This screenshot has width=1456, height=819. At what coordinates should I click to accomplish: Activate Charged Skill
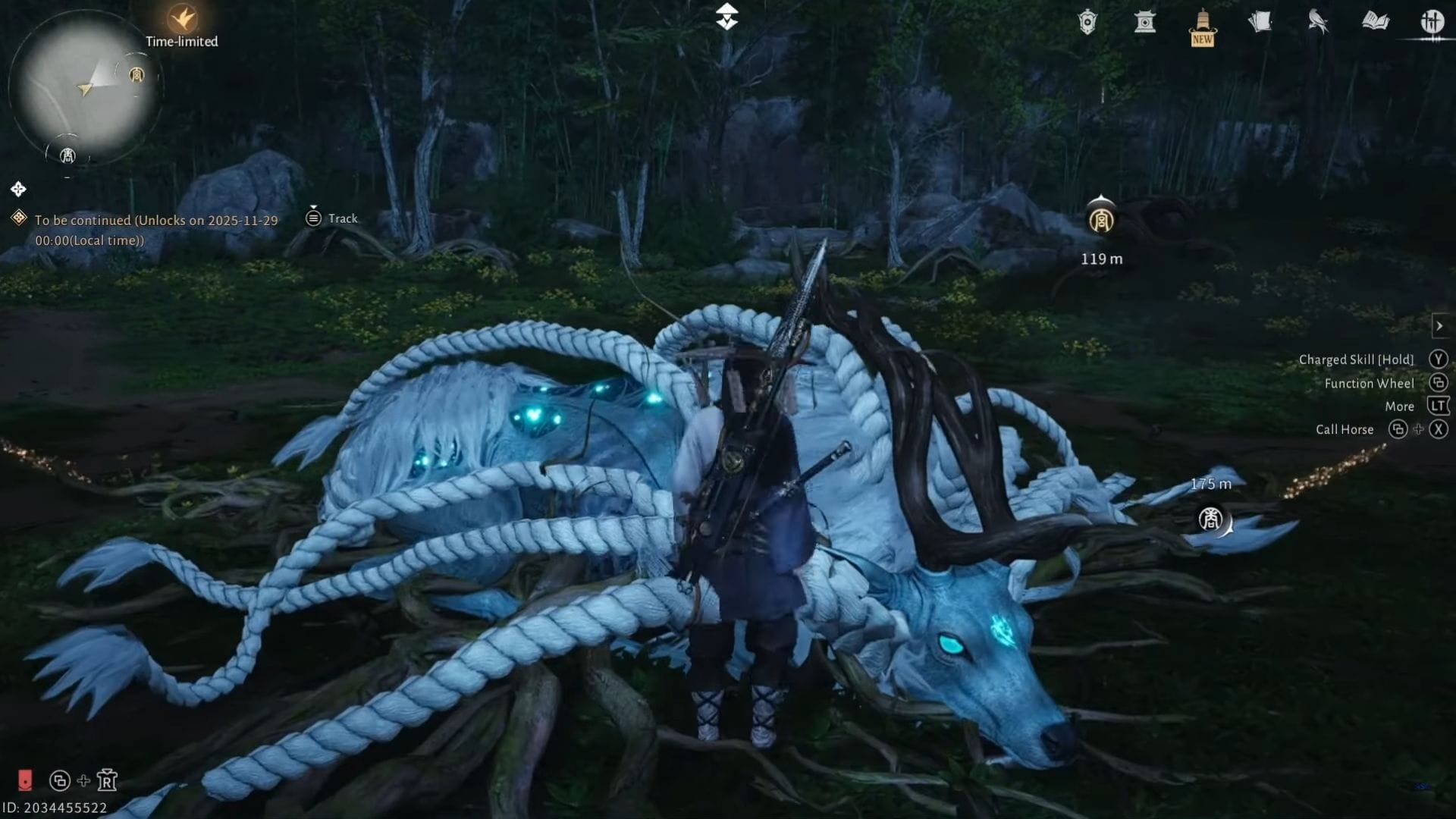click(x=1438, y=359)
